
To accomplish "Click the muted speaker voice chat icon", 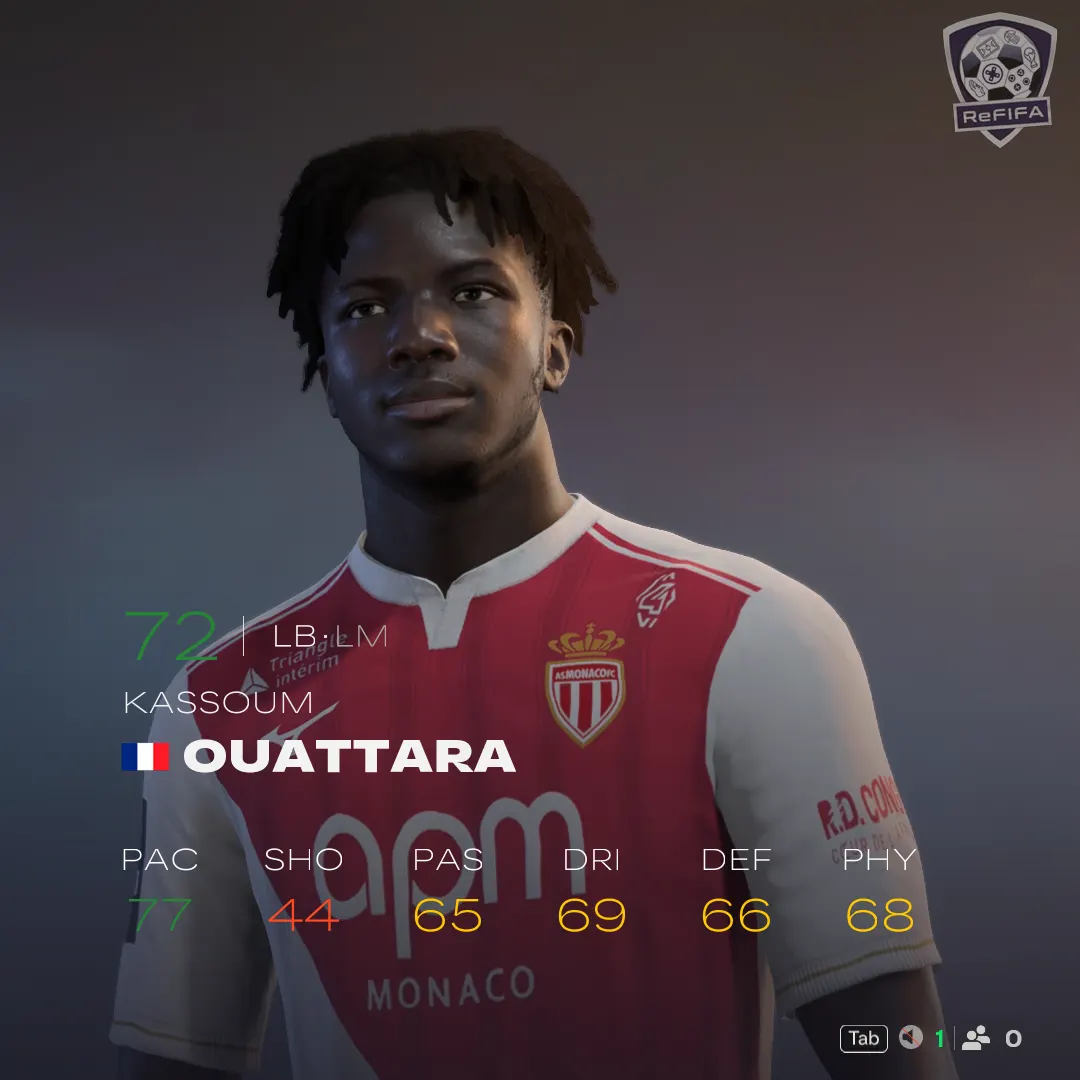I will tap(910, 1038).
